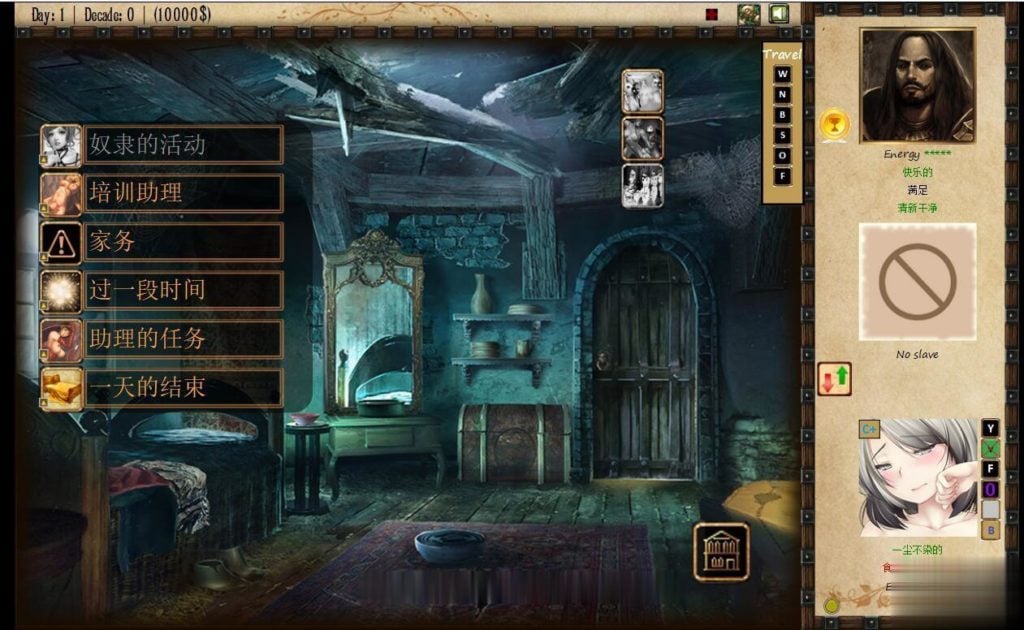Click the assistant girl portrait
1024x630 pixels.
918,477
